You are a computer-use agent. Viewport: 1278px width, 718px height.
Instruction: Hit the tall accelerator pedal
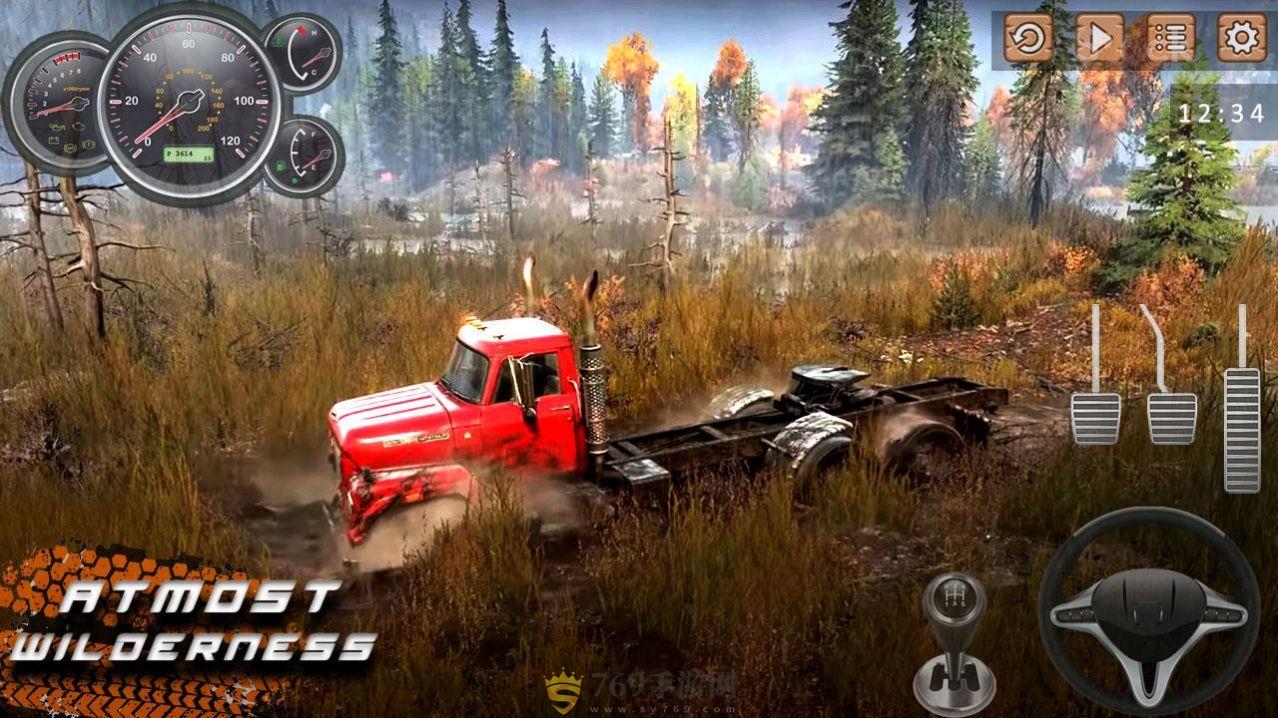click(x=1242, y=428)
